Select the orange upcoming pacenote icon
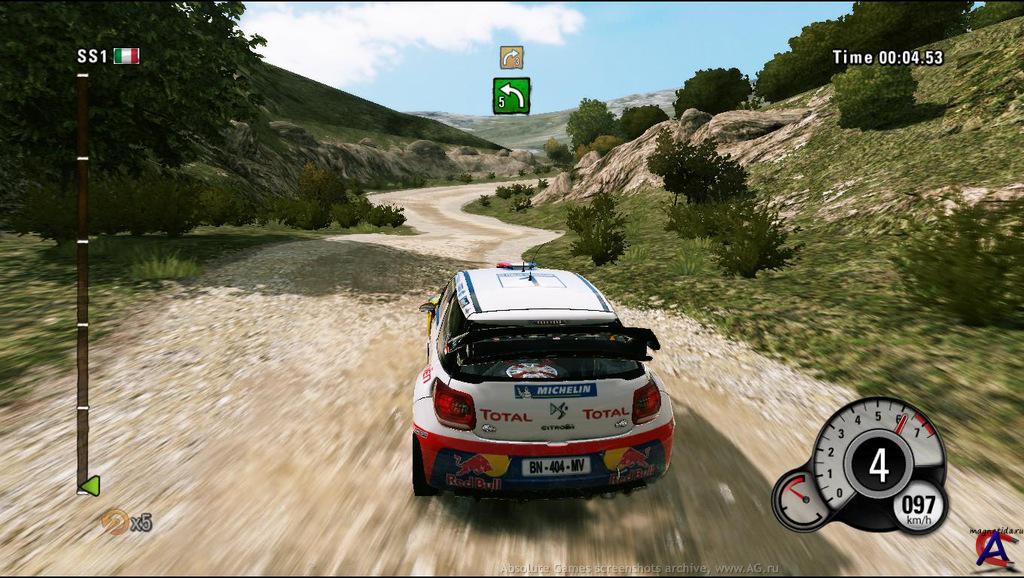Viewport: 1024px width, 578px height. [x=511, y=57]
